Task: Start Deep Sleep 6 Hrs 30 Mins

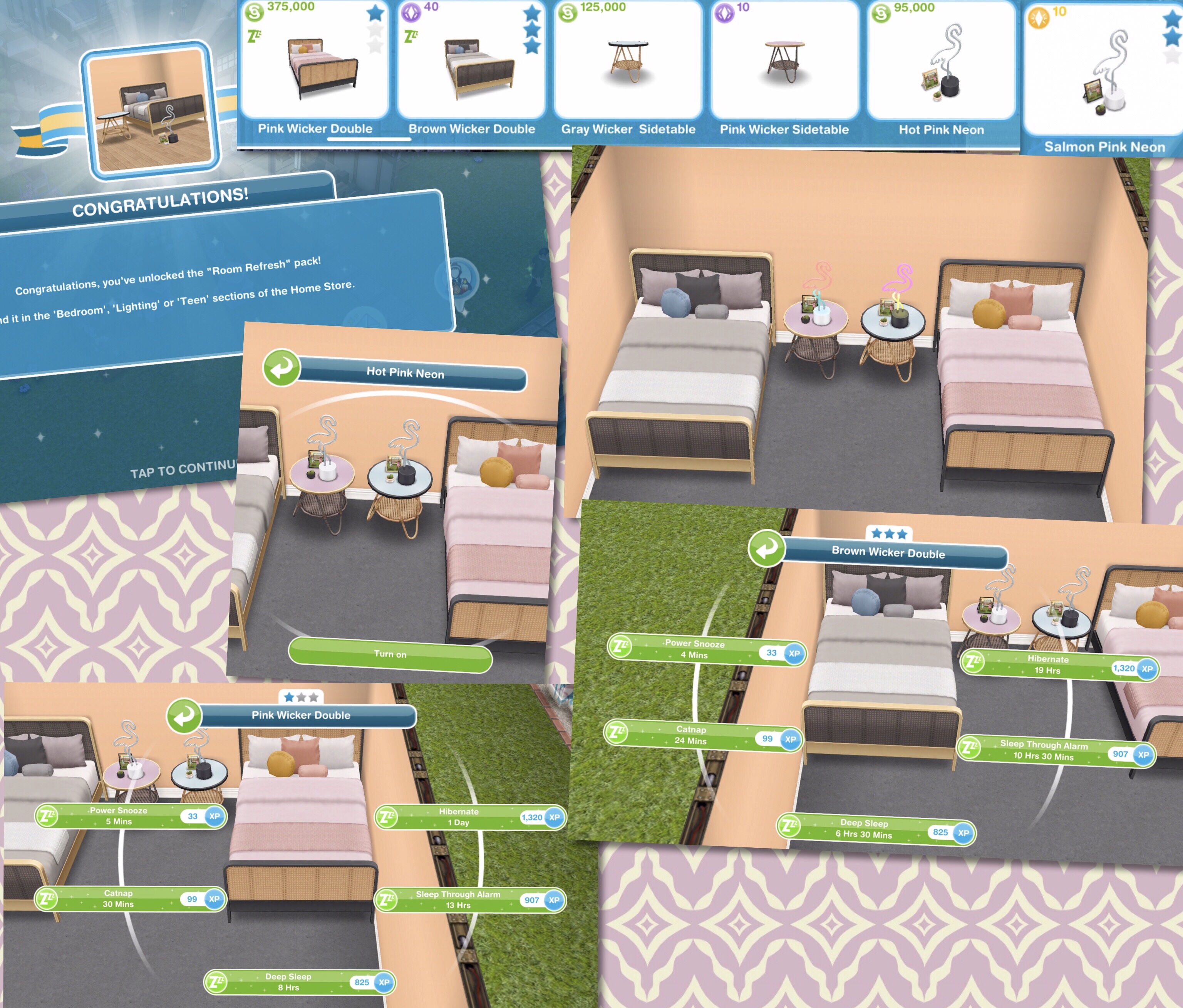Action: 876,829
